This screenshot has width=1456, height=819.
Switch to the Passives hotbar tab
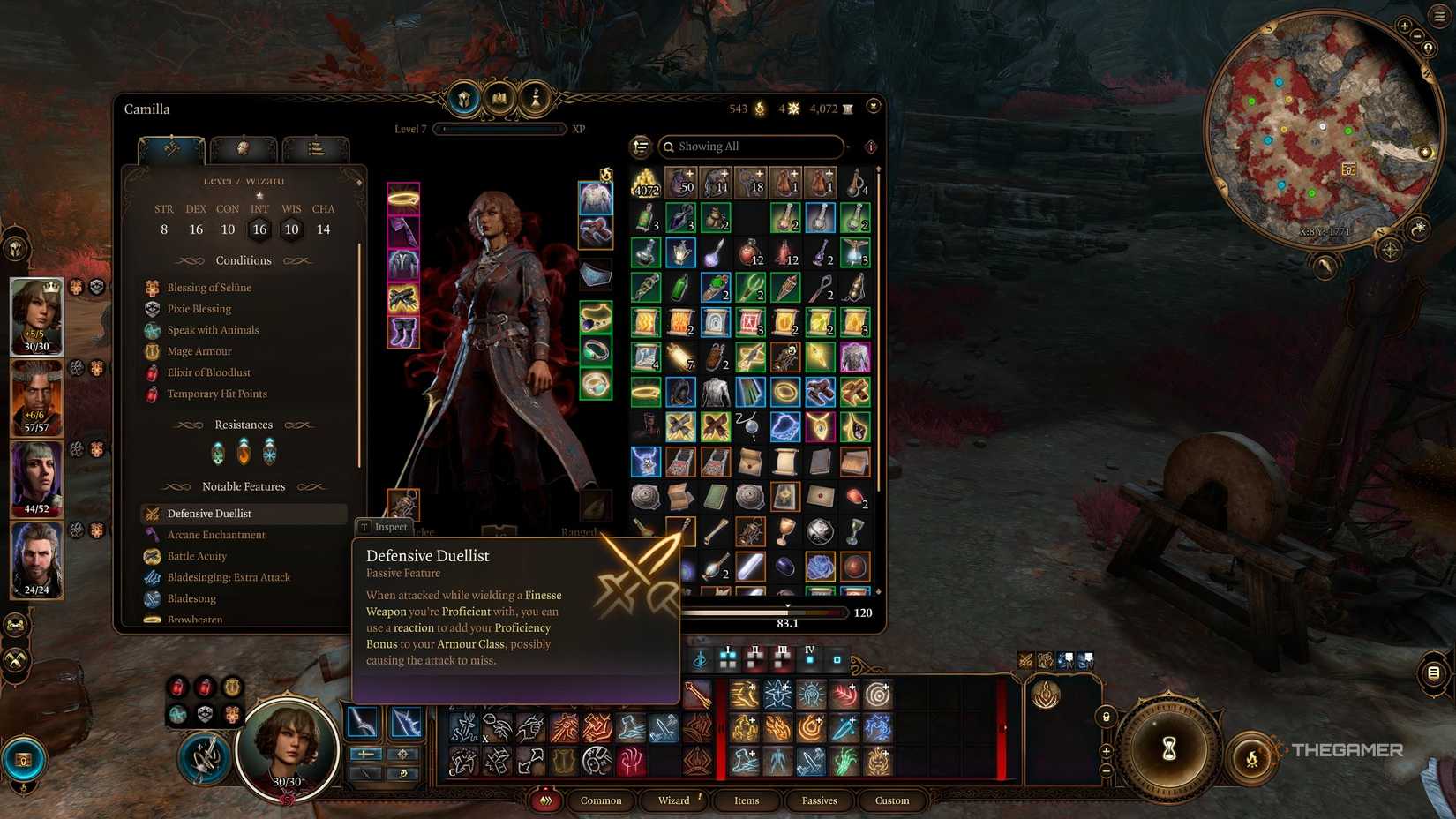[x=819, y=800]
